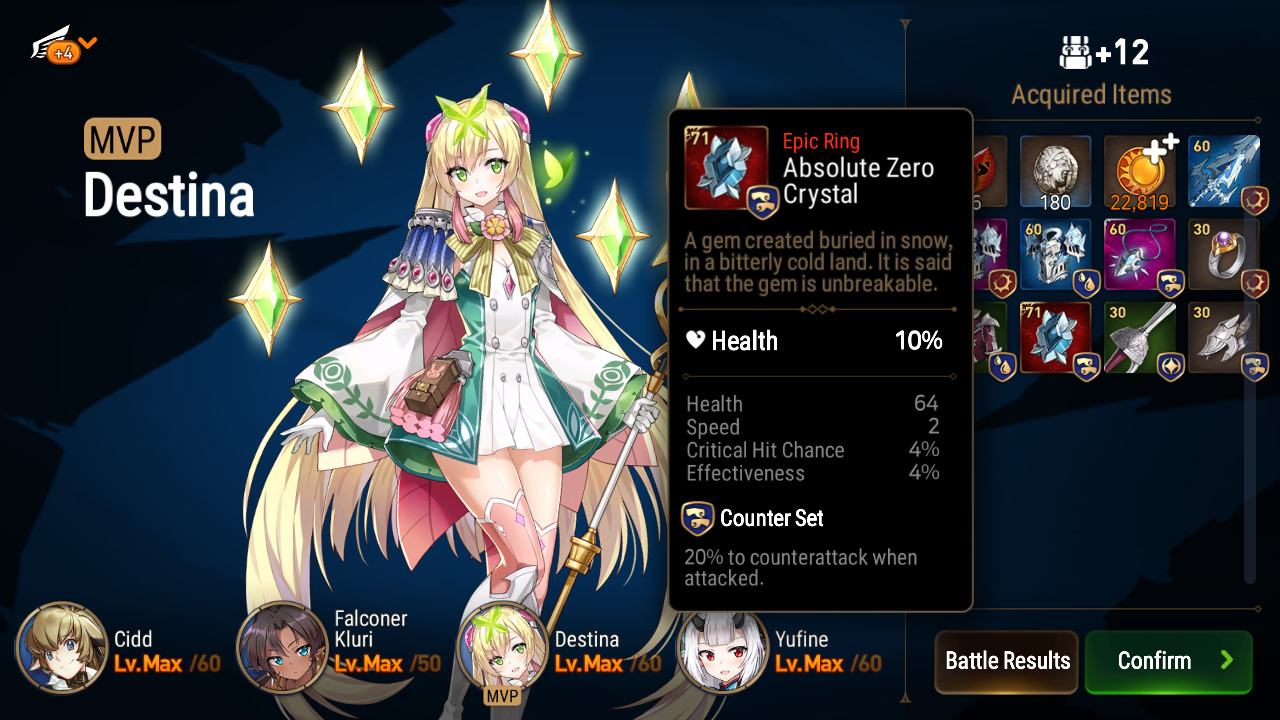Select the level 30 silver boots
Image resolution: width=1280 pixels, height=720 pixels.
(x=1223, y=339)
